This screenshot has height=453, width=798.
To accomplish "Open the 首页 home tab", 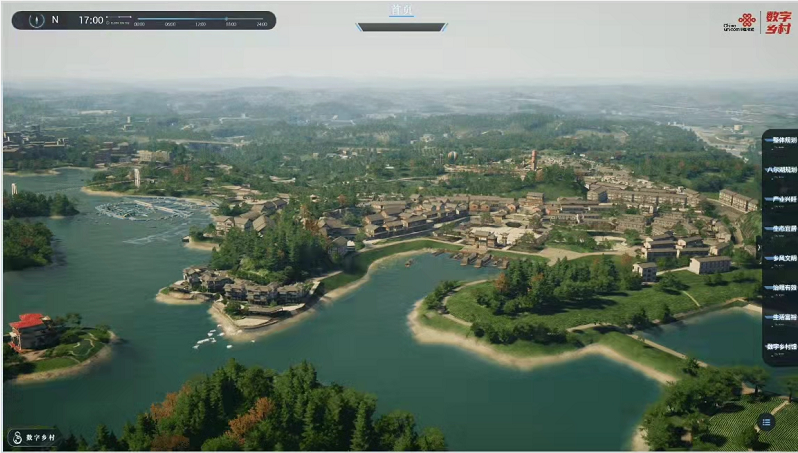I will tap(401, 11).
